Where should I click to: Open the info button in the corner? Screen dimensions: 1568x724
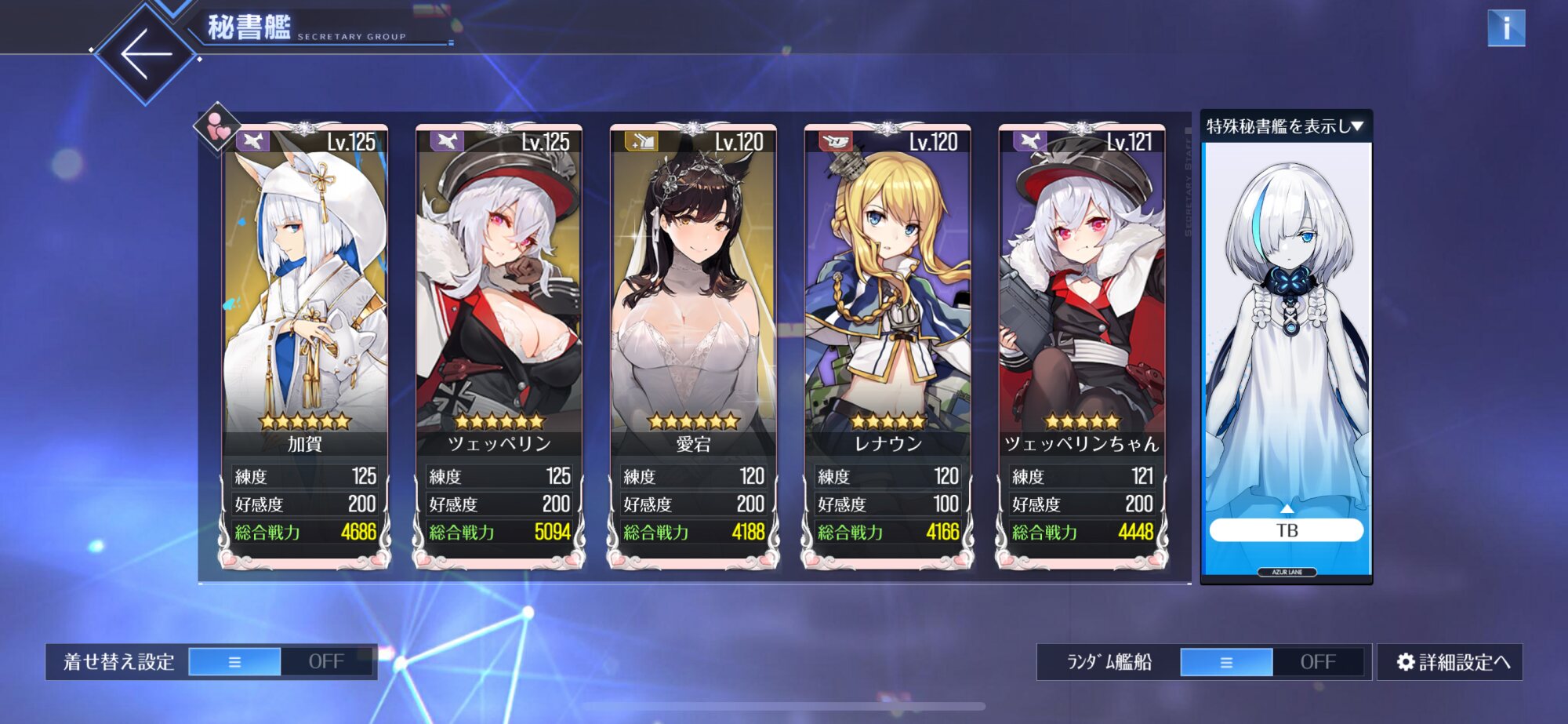click(x=1505, y=28)
